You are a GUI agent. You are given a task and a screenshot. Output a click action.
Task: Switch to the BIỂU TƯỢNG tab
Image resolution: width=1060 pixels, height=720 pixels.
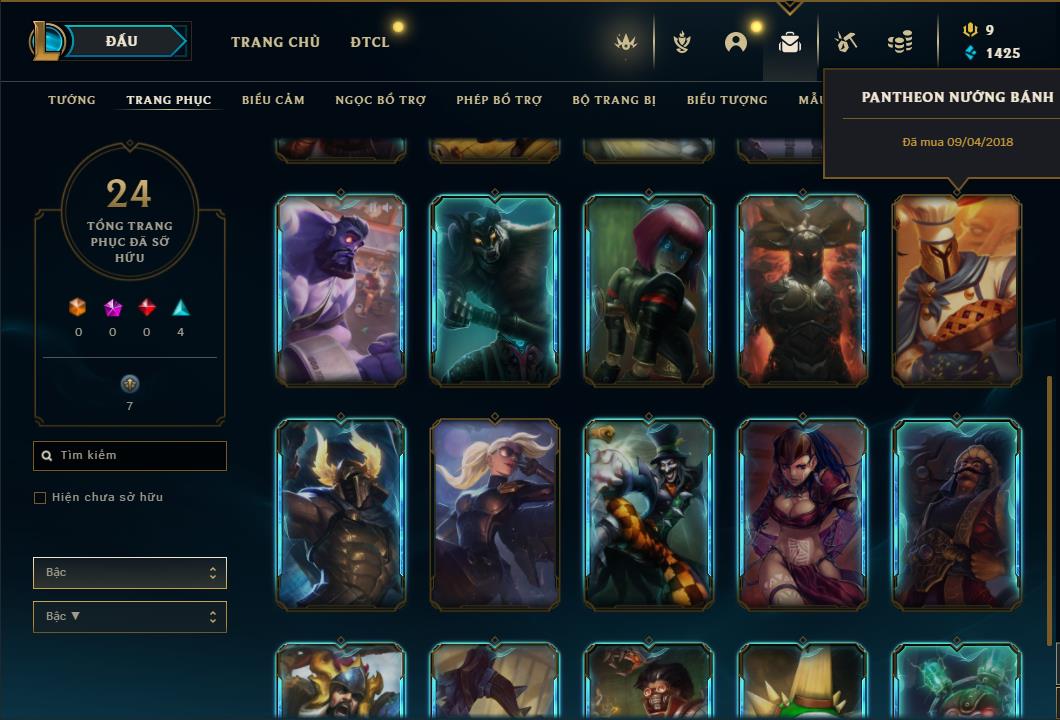727,100
